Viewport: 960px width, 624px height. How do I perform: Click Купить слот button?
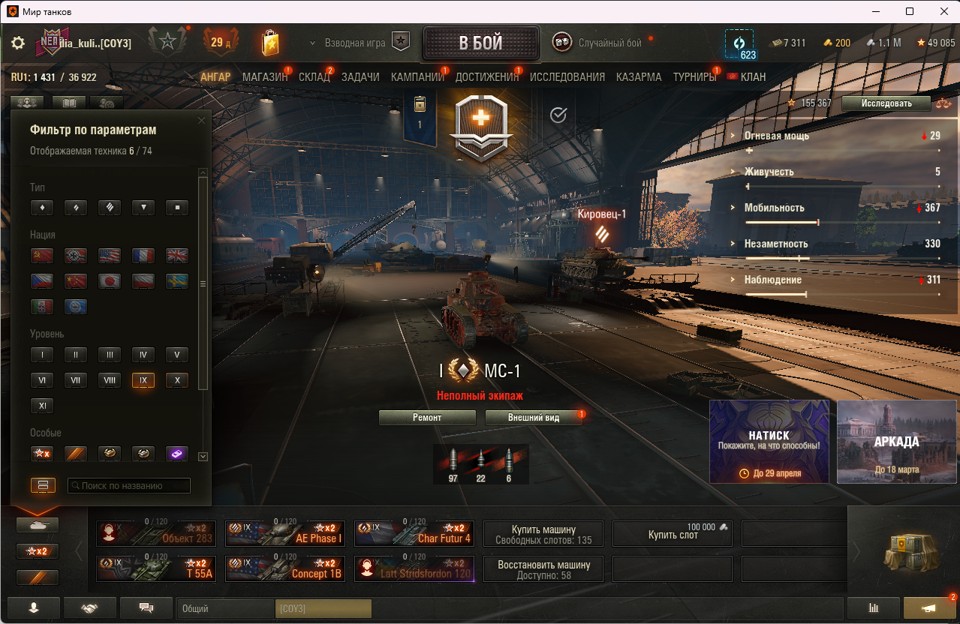671,534
